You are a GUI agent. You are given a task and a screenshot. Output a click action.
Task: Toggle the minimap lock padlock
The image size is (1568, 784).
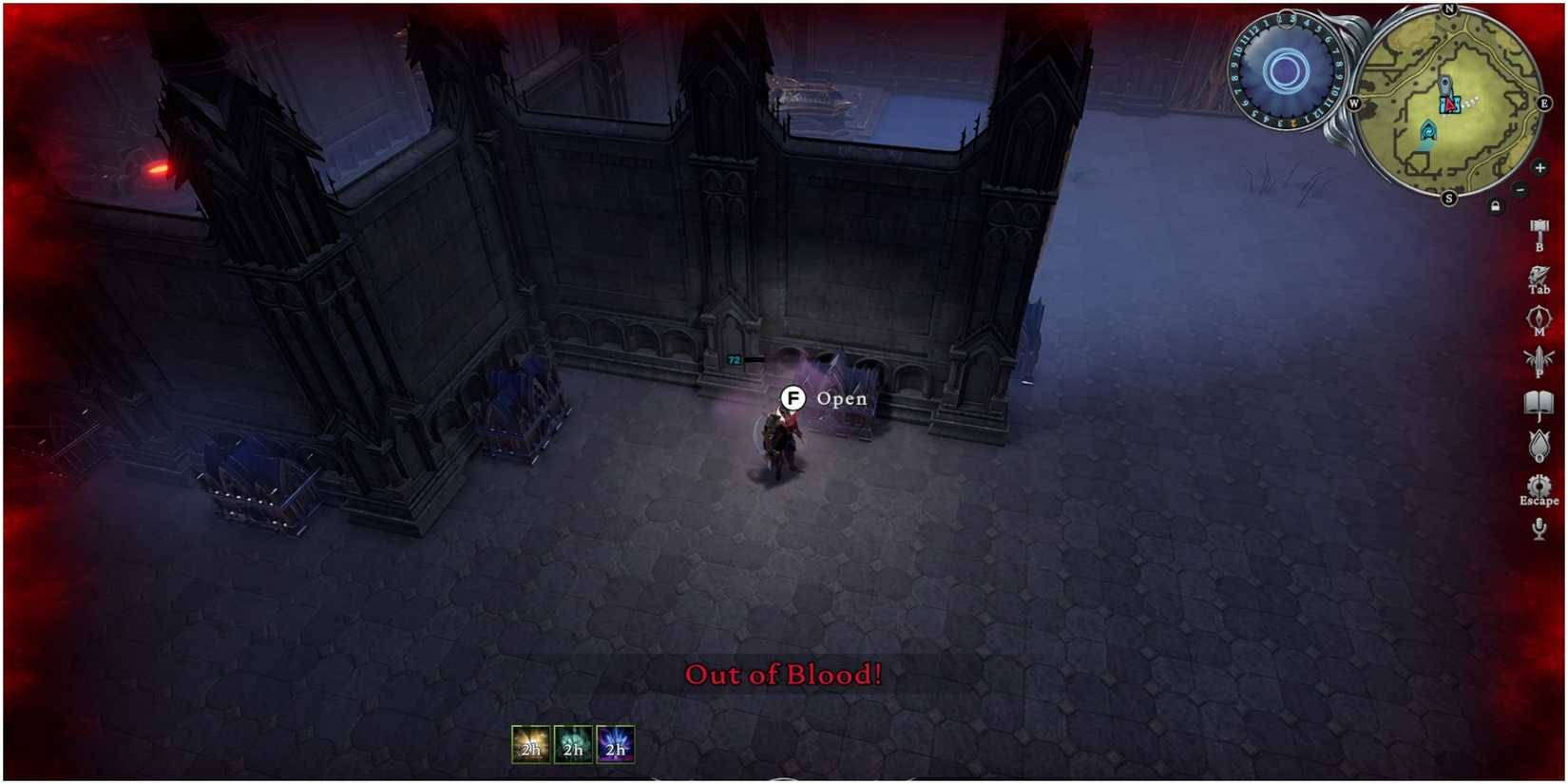1496,203
